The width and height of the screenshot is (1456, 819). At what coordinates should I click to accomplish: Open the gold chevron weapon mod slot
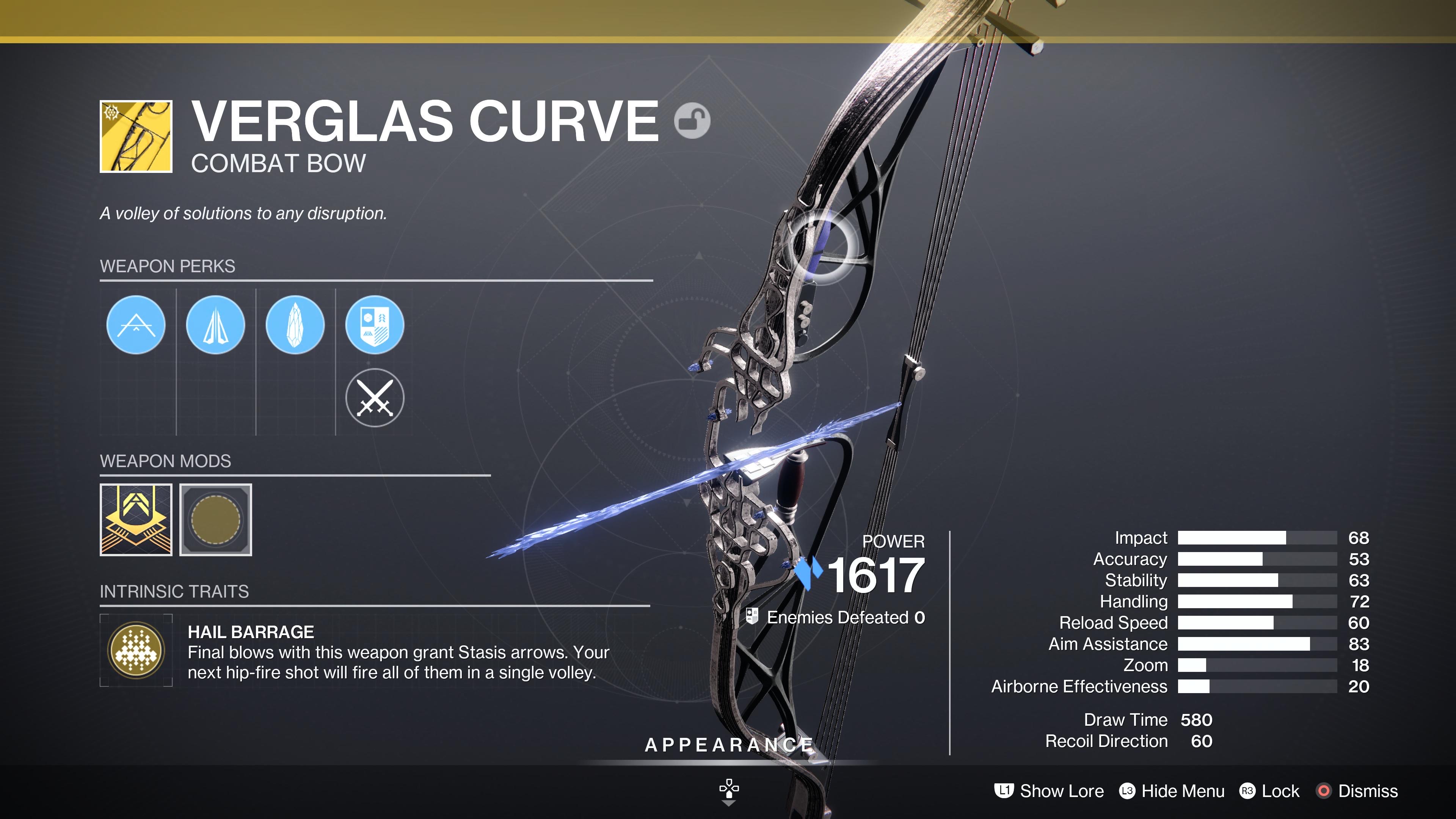136,519
